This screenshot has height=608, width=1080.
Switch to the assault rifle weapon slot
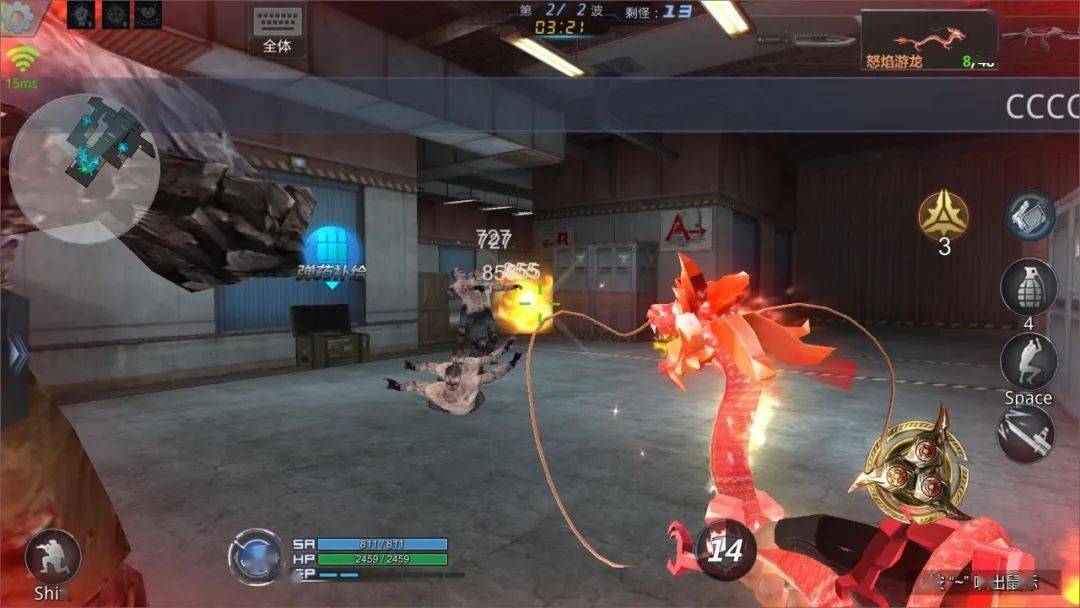click(x=1042, y=39)
